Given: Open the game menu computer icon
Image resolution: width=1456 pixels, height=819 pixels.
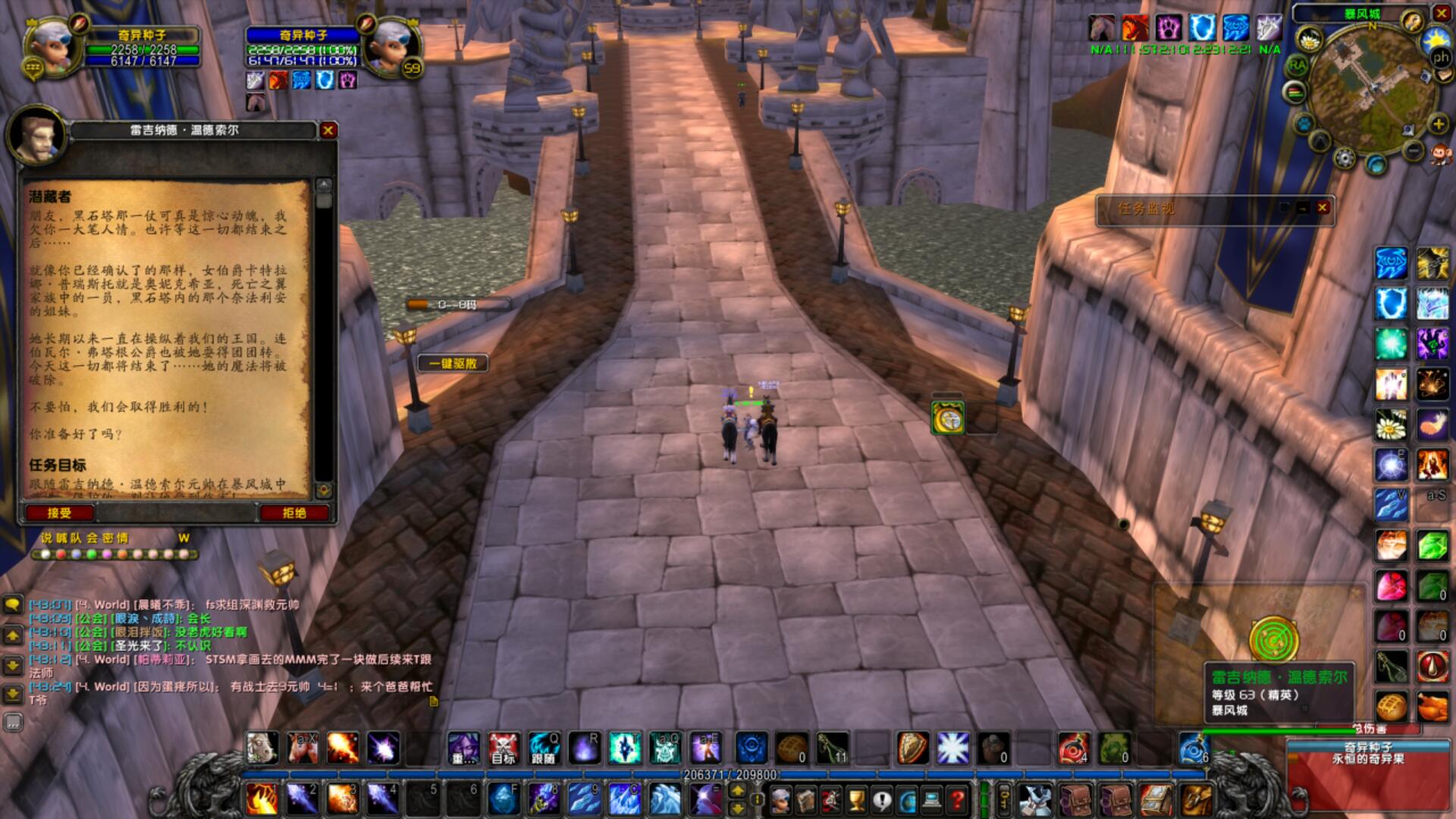Looking at the screenshot, I should pos(932,799).
